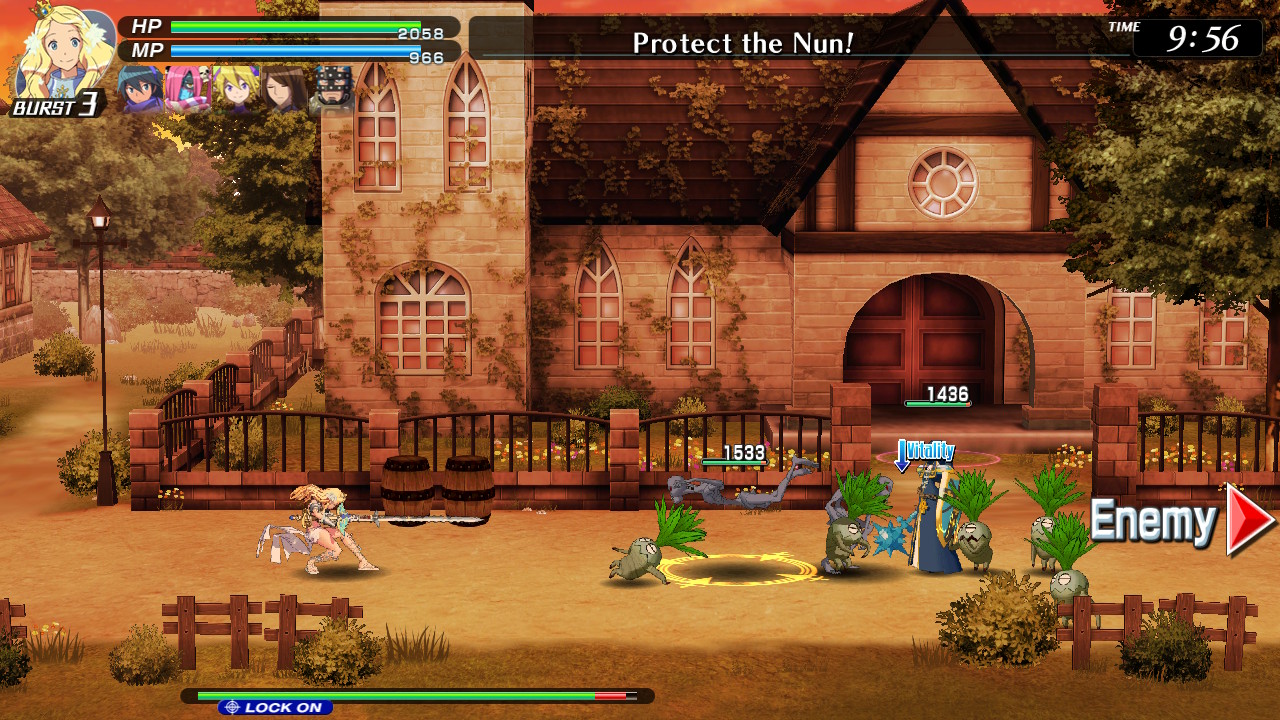Click the Protect the Nun objective banner
This screenshot has height=720, width=1280.
[x=742, y=42]
